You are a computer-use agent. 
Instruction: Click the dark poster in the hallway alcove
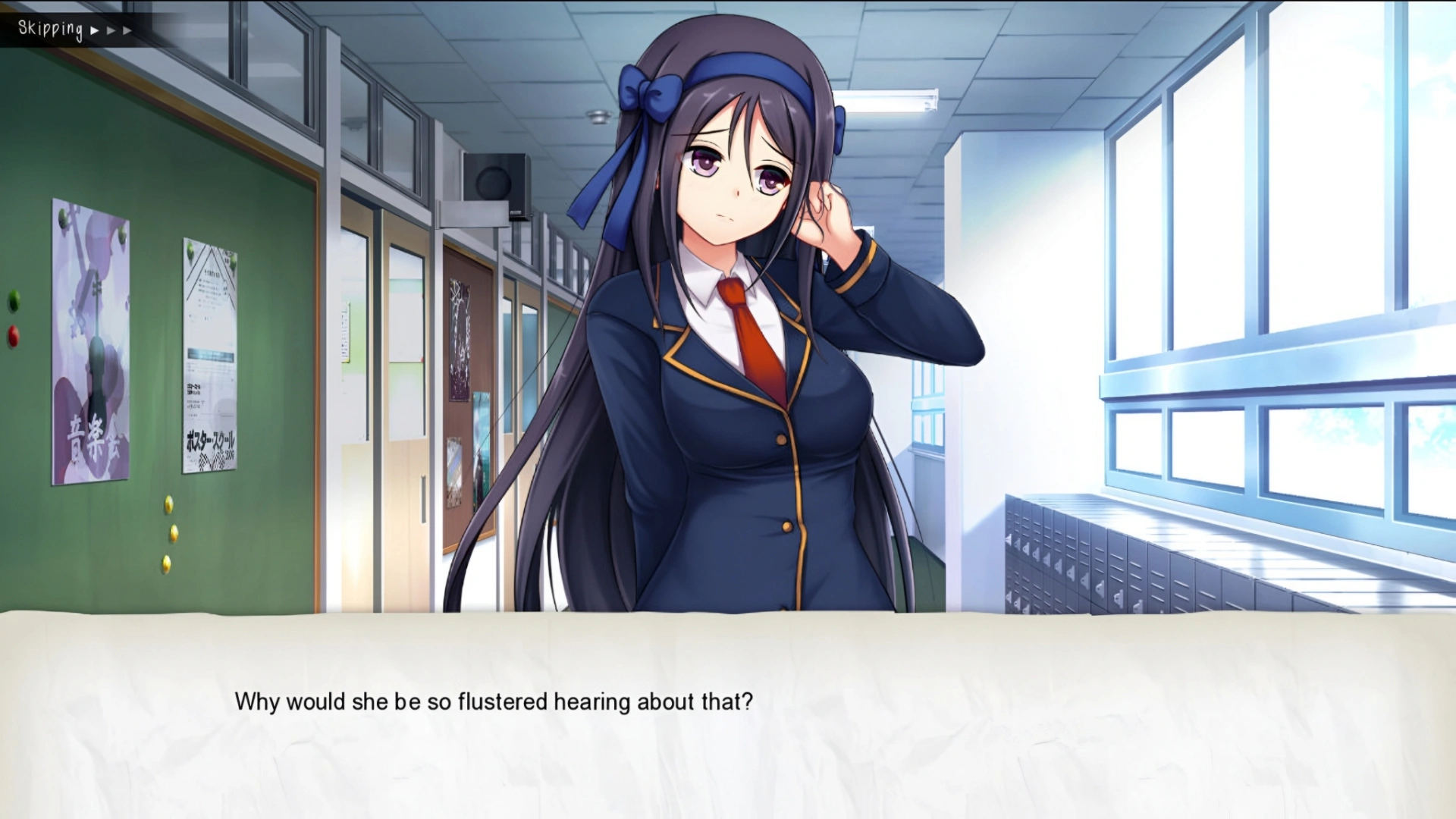pyautogui.click(x=460, y=340)
